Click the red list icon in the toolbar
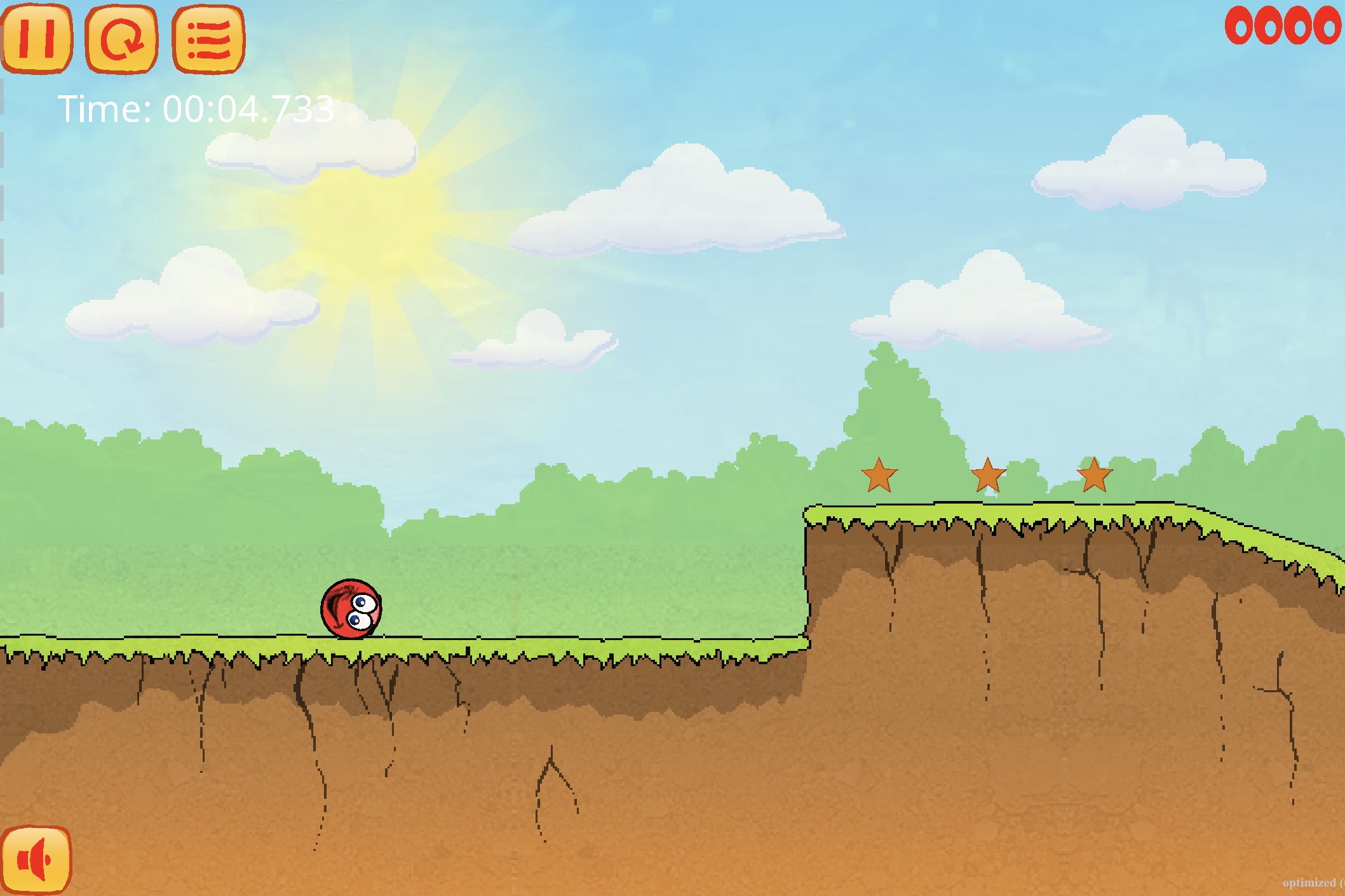Screen dimensions: 1345x896 tap(206, 38)
